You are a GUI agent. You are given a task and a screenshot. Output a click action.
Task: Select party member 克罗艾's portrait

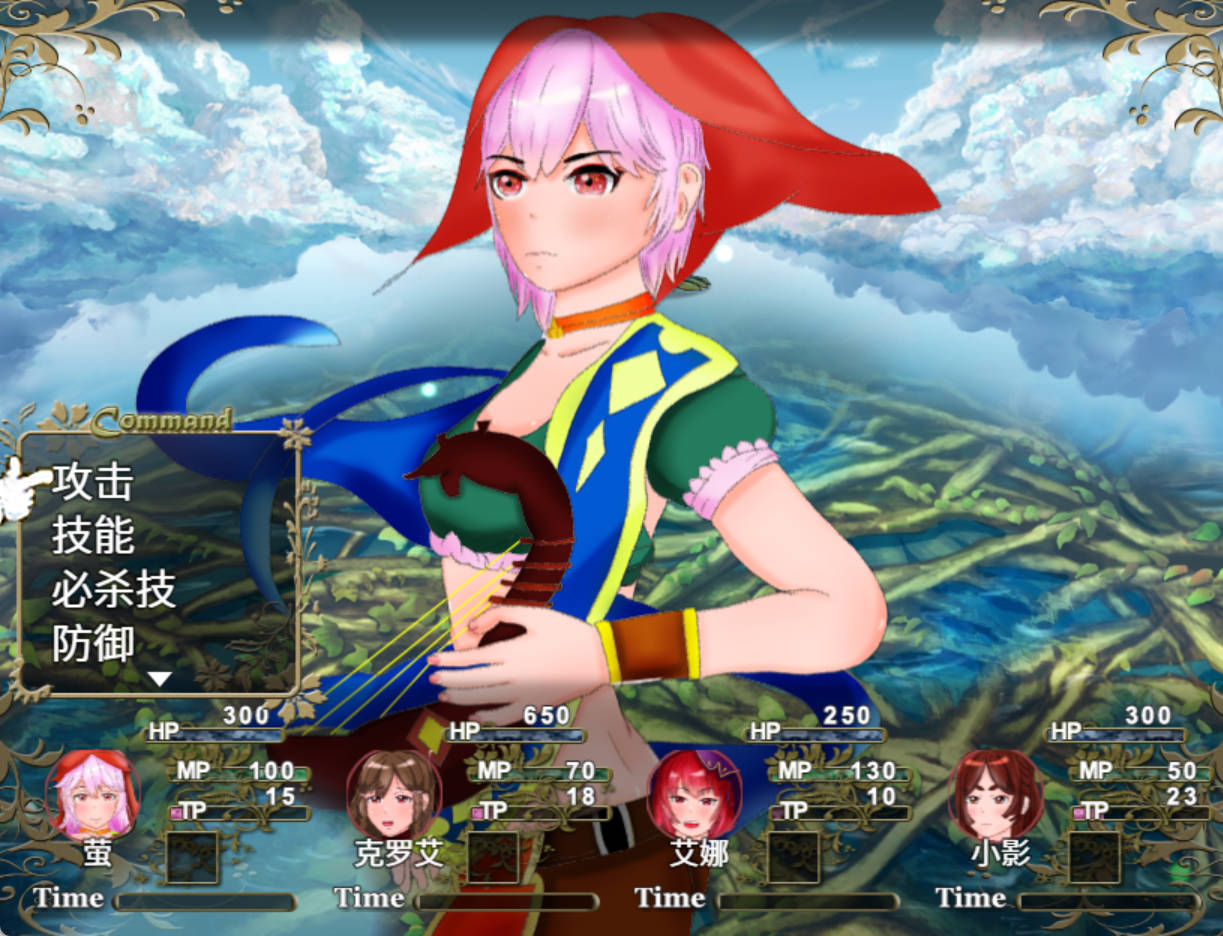pyautogui.click(x=394, y=795)
